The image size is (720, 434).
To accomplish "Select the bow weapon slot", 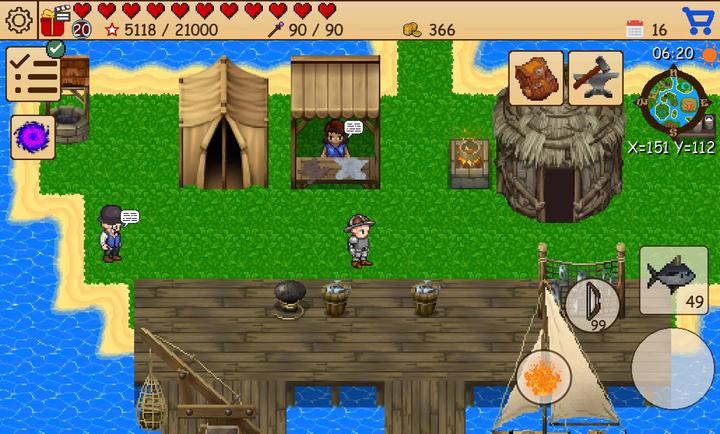I will tap(592, 304).
